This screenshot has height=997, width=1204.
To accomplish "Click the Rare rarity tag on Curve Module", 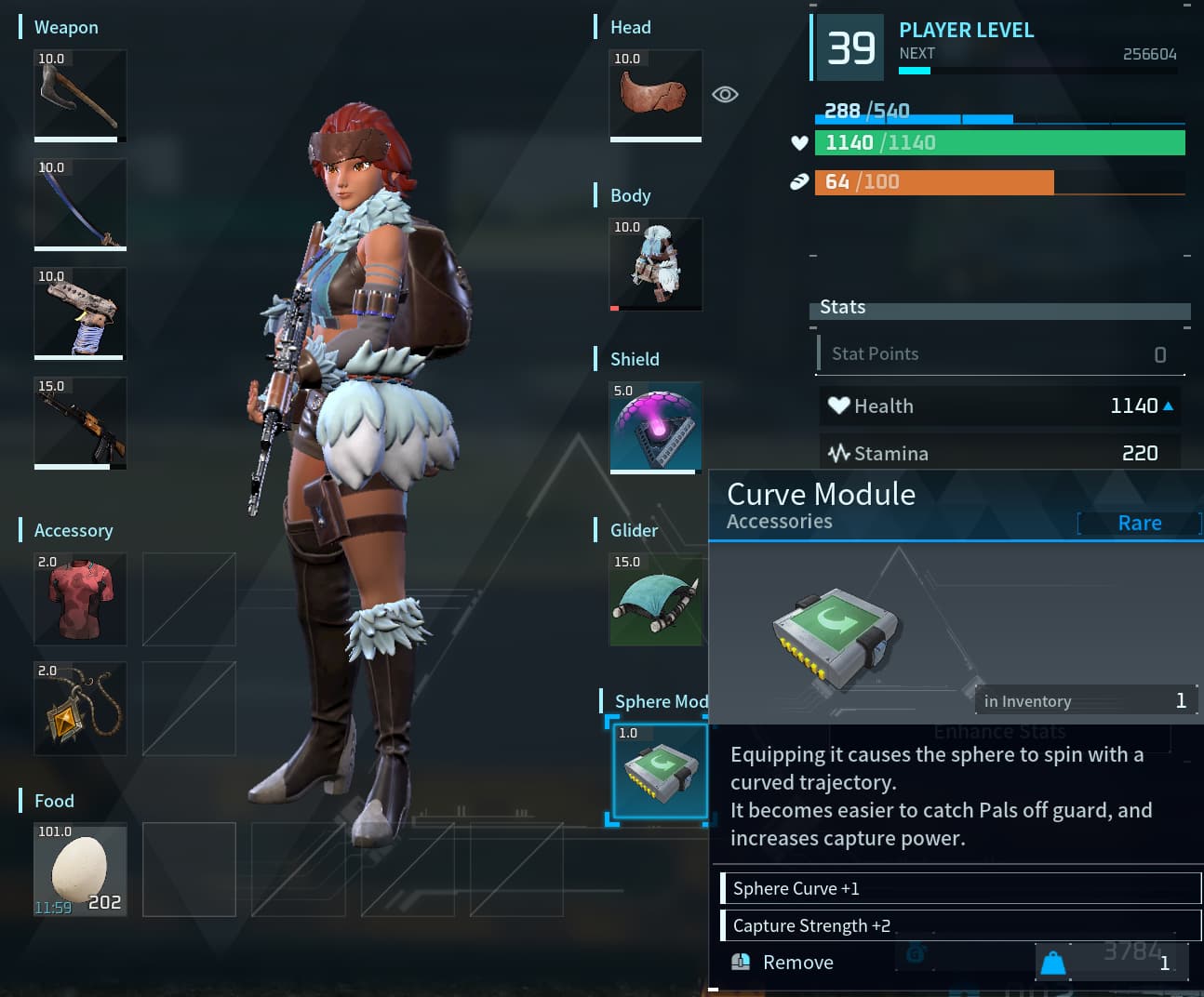I will click(x=1139, y=523).
